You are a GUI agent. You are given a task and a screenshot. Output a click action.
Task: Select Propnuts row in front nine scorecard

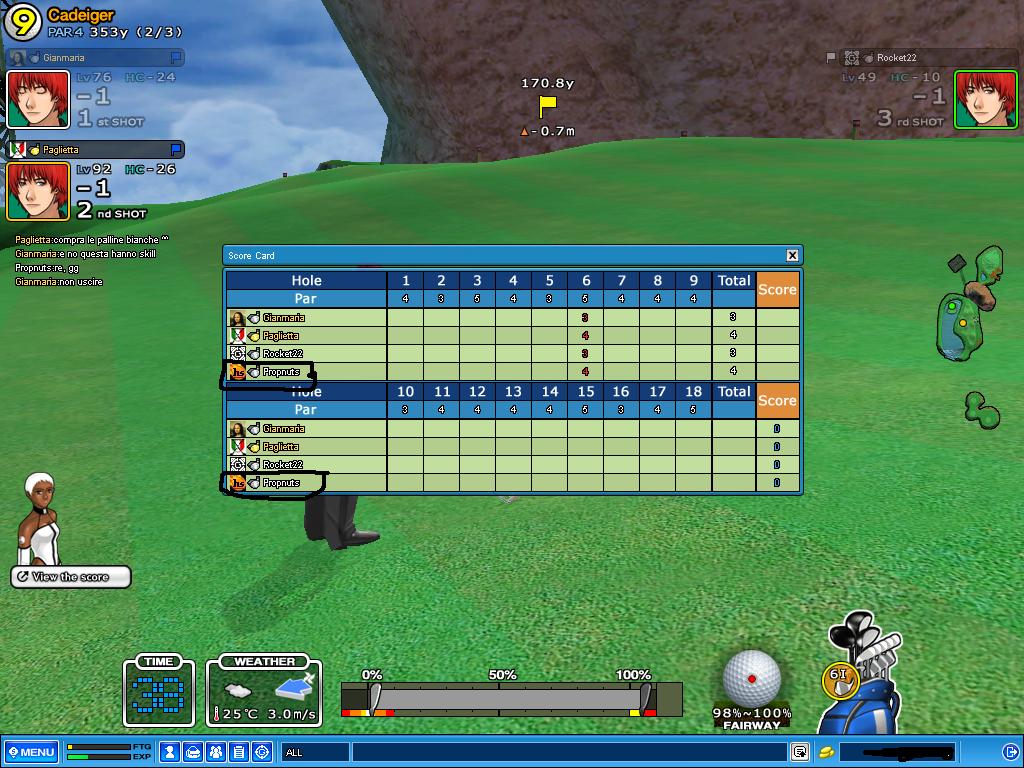[x=281, y=372]
